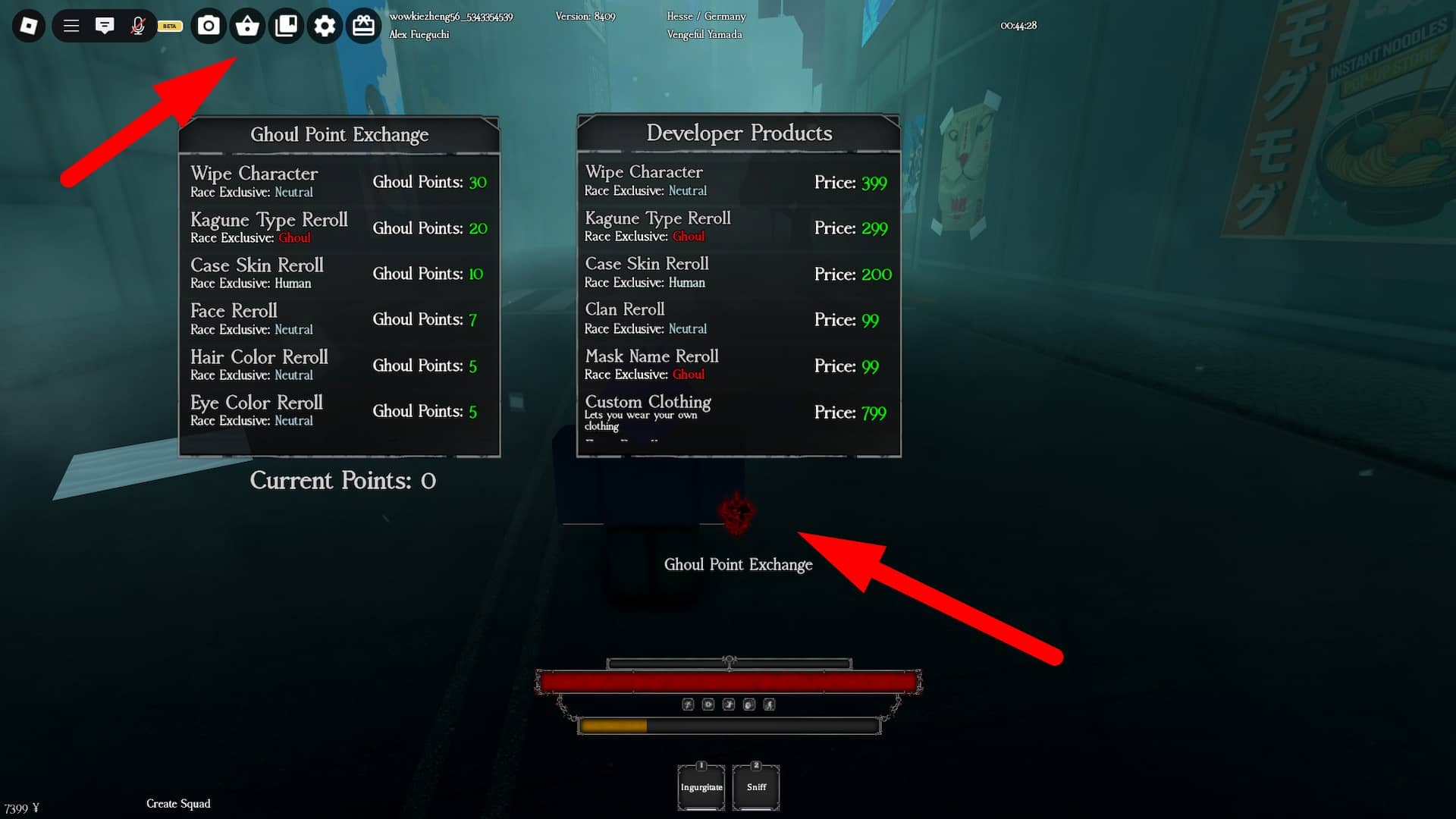
Task: Click the Create Squad option
Action: pos(178,803)
